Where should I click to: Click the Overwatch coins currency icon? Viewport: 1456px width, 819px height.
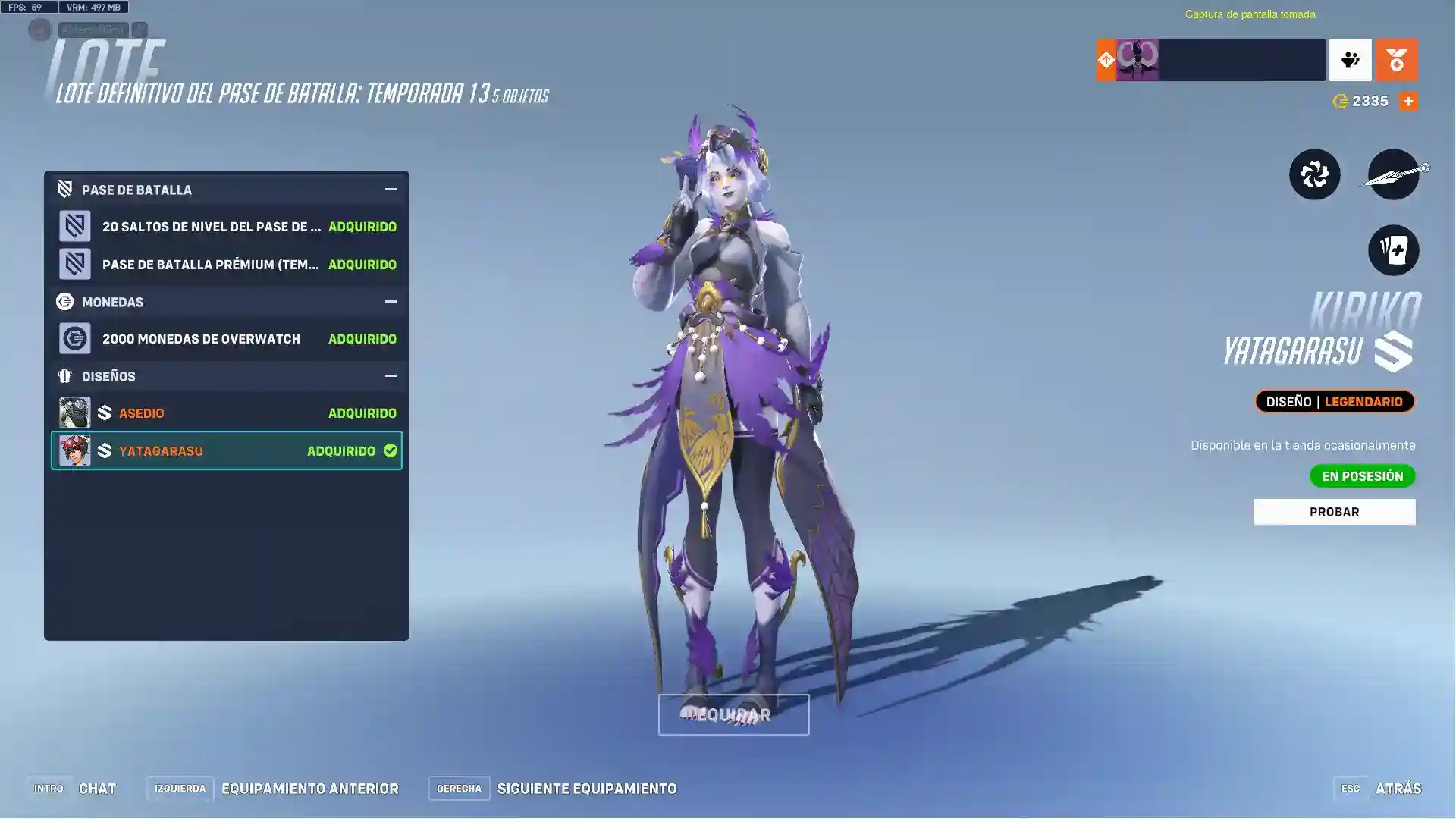(x=1339, y=100)
